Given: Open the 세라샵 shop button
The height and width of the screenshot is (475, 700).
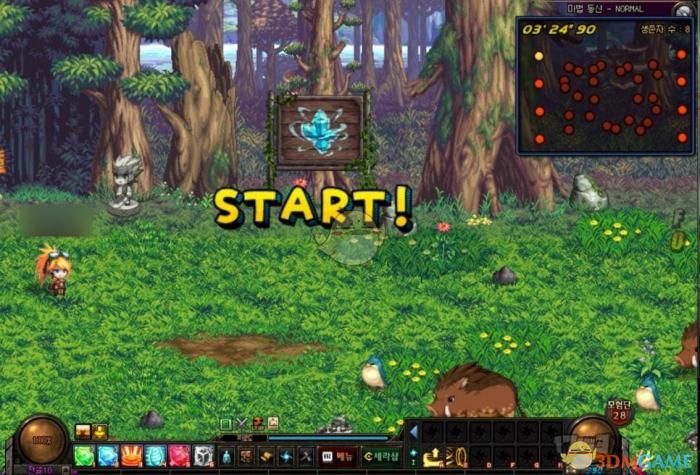Looking at the screenshot, I should tap(381, 457).
